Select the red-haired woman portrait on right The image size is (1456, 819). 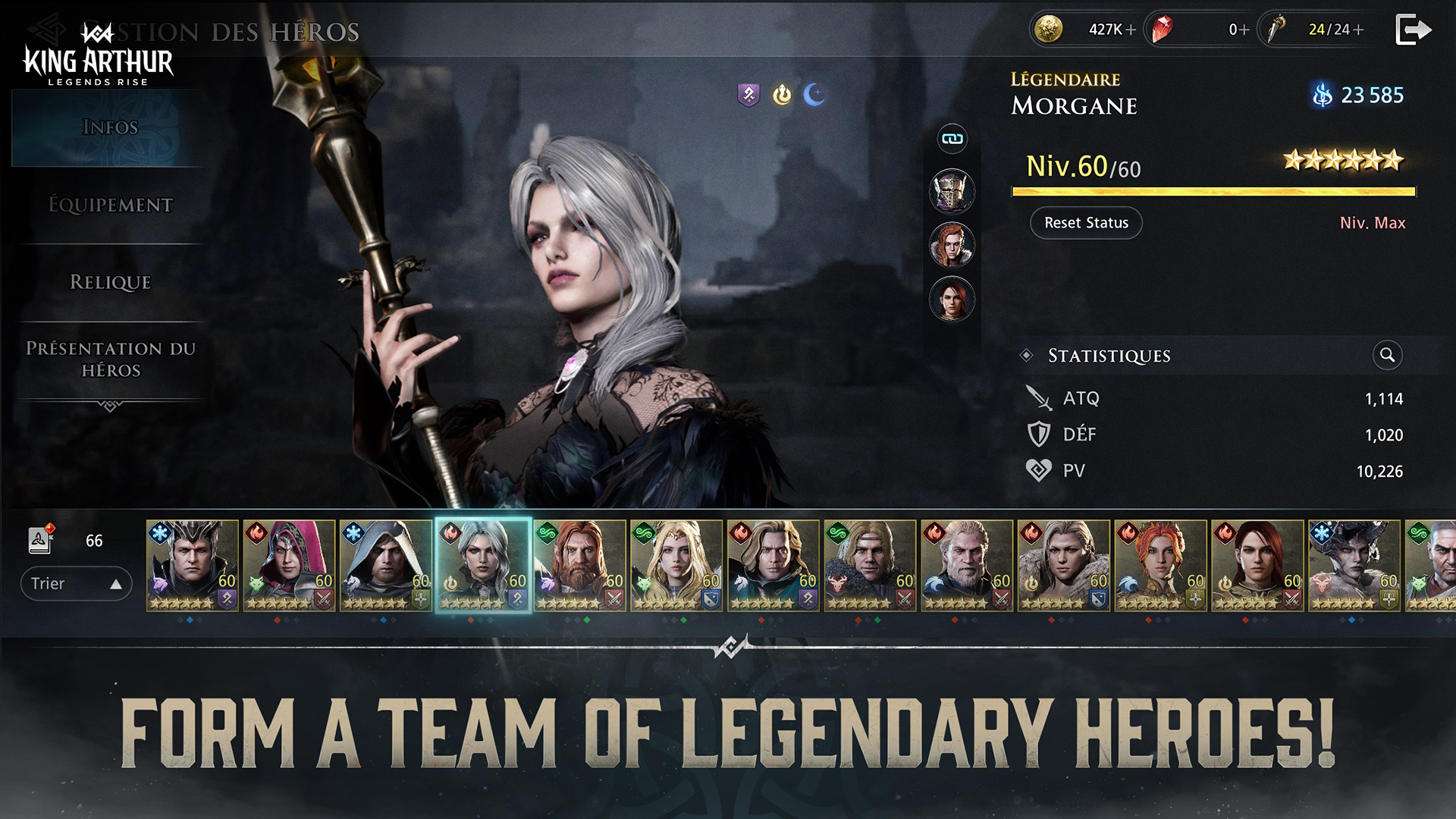click(952, 246)
